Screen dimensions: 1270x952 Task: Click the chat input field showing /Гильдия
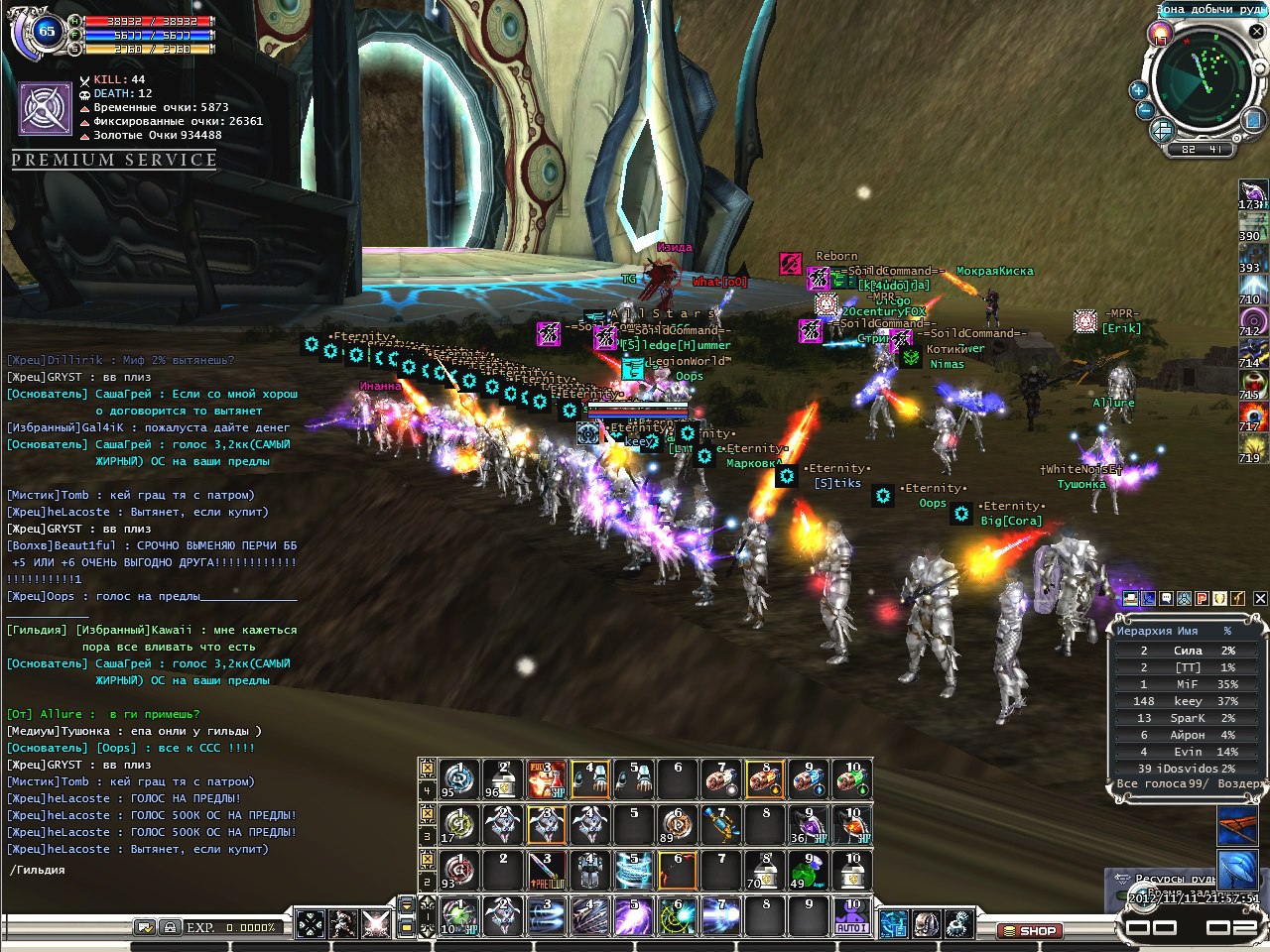[x=149, y=870]
